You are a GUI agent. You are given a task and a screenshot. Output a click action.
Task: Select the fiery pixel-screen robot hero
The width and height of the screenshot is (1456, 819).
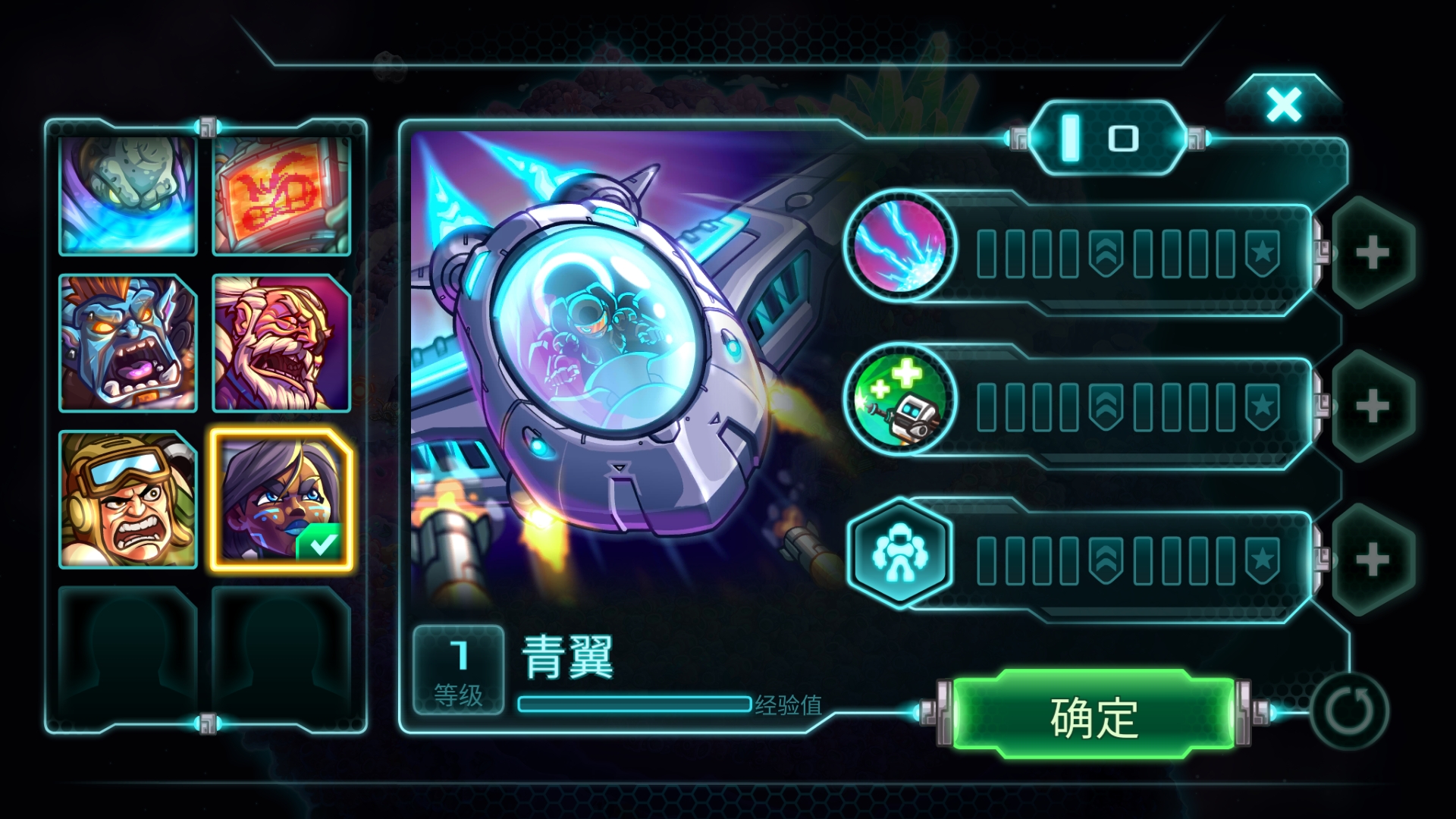[x=281, y=196]
